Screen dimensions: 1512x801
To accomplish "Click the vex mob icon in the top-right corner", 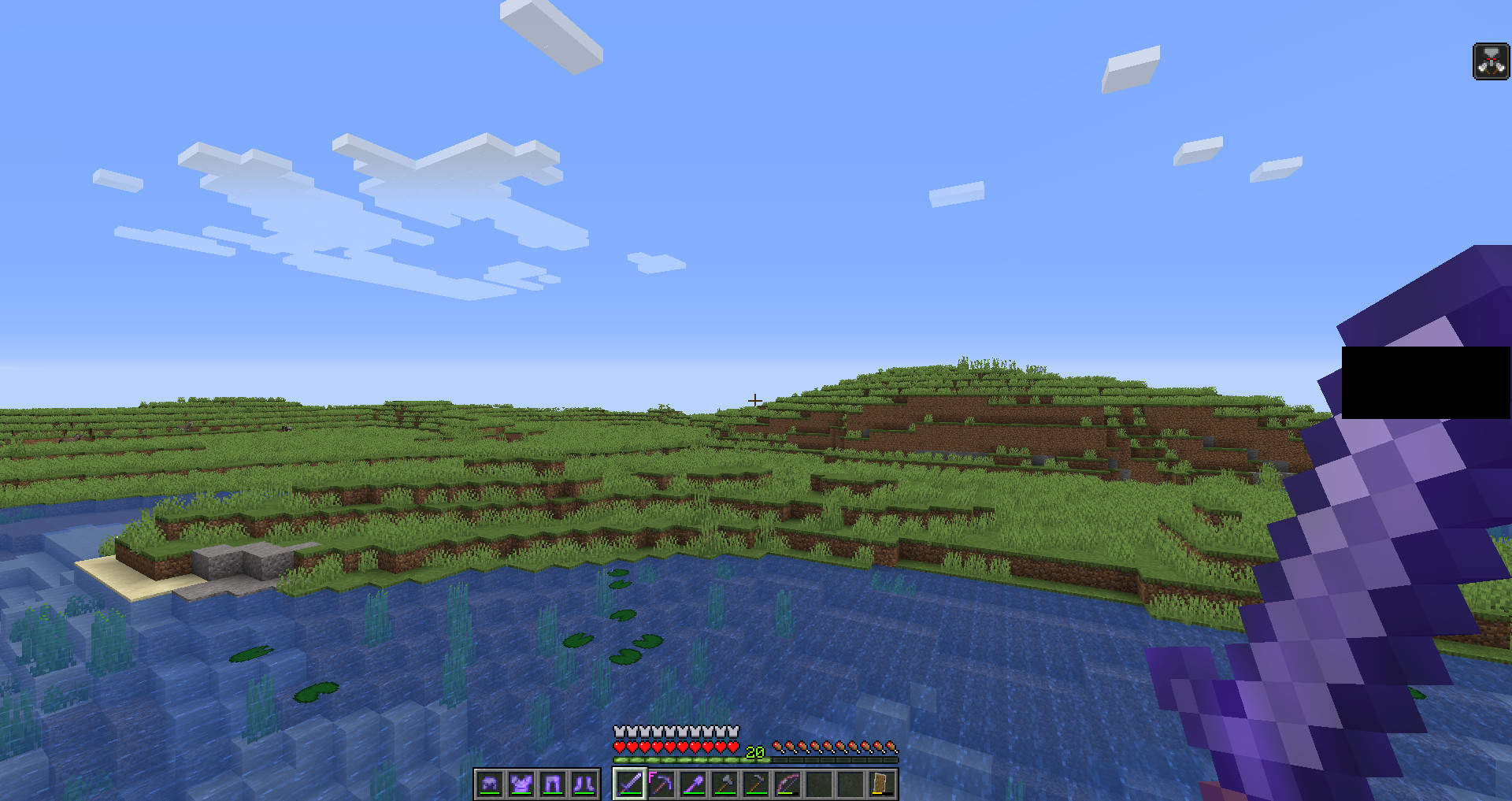I will tap(1491, 59).
